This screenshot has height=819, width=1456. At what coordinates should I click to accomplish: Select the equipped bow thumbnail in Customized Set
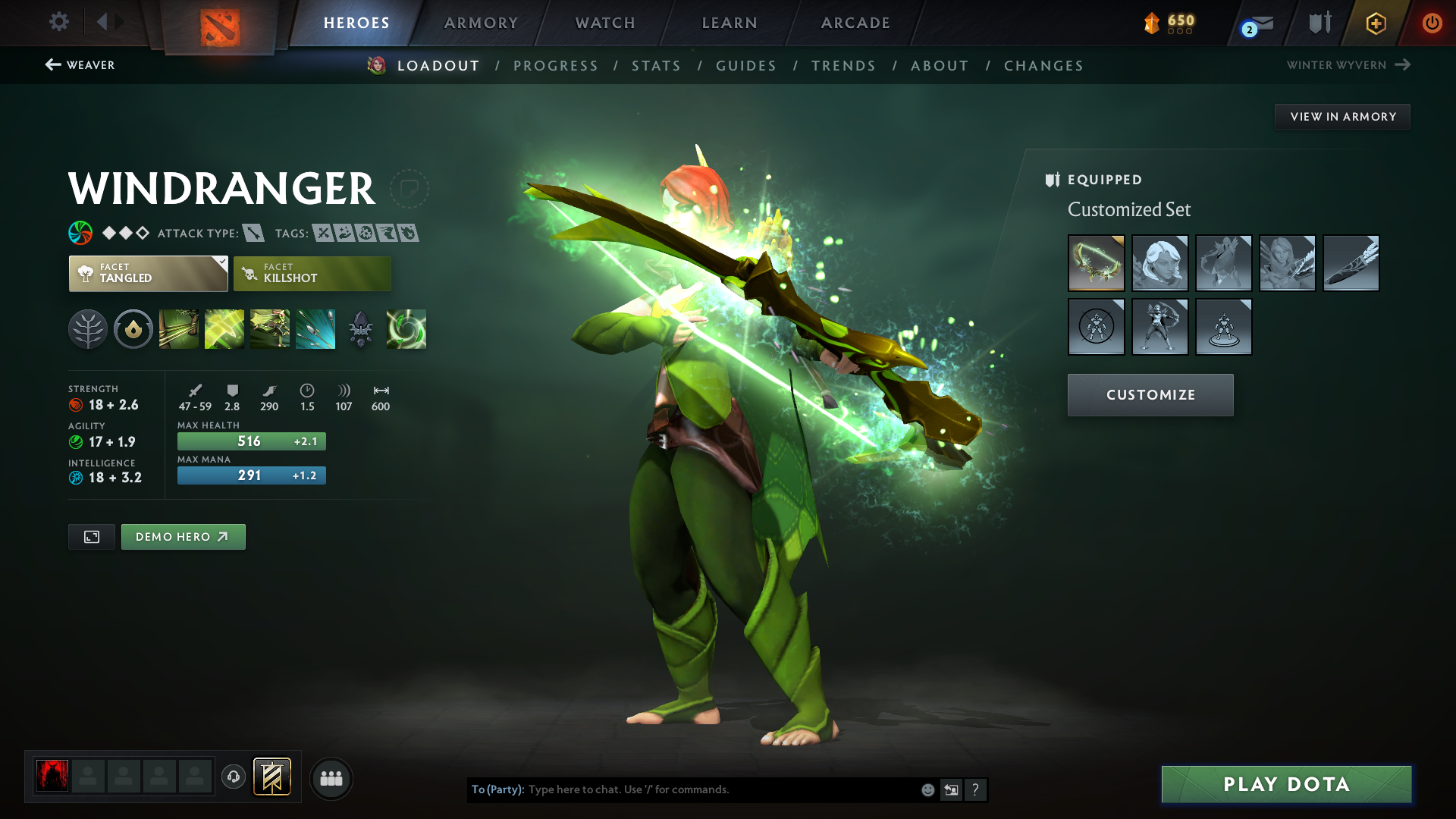[1097, 263]
